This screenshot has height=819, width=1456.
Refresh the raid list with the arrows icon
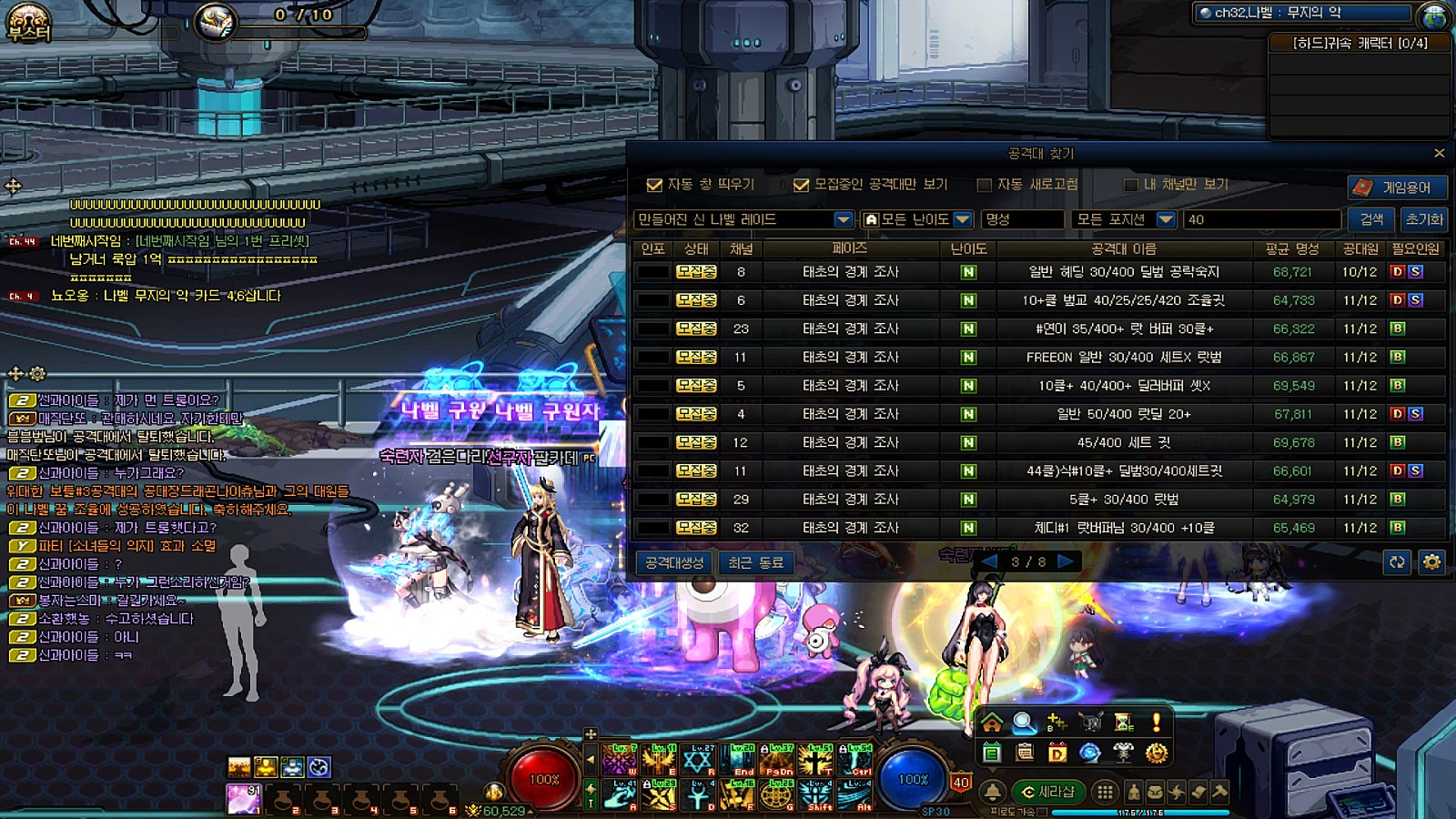(1397, 562)
